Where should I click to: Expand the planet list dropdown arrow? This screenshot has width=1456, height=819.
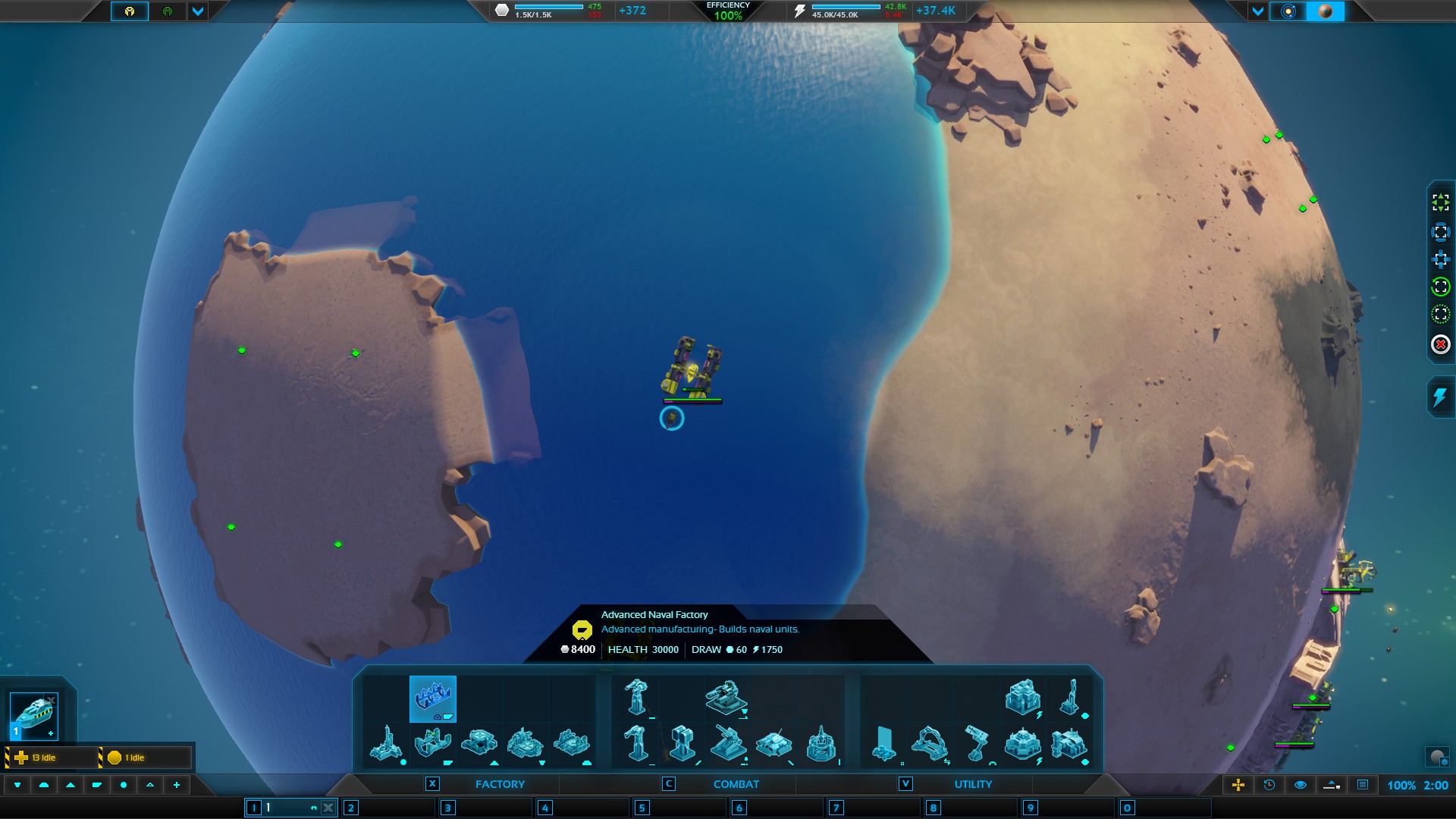pyautogui.click(x=1258, y=11)
